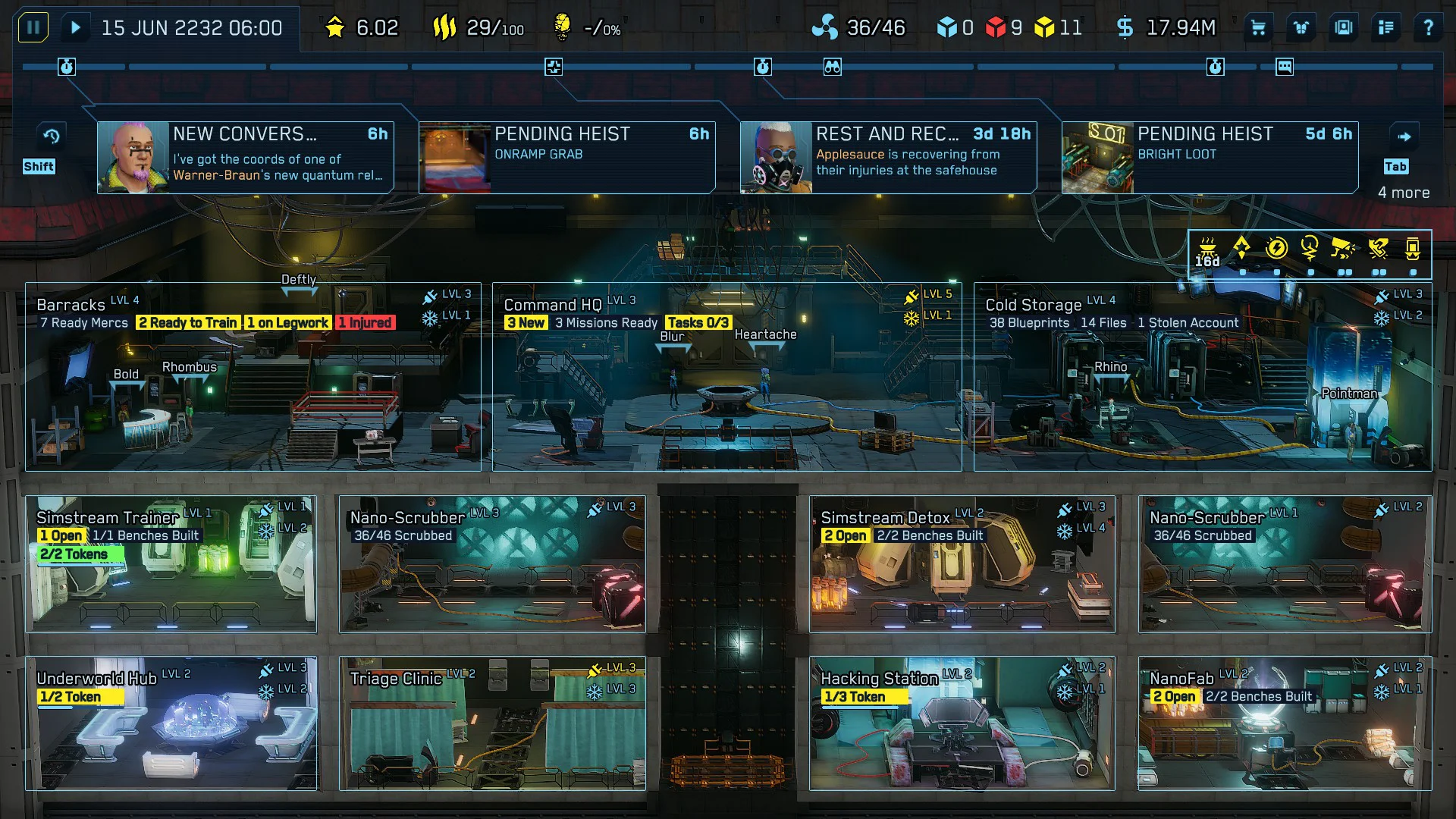Viewport: 1456px width, 819px height.
Task: Click the 2 Ready to Train label in Barracks
Action: (187, 322)
